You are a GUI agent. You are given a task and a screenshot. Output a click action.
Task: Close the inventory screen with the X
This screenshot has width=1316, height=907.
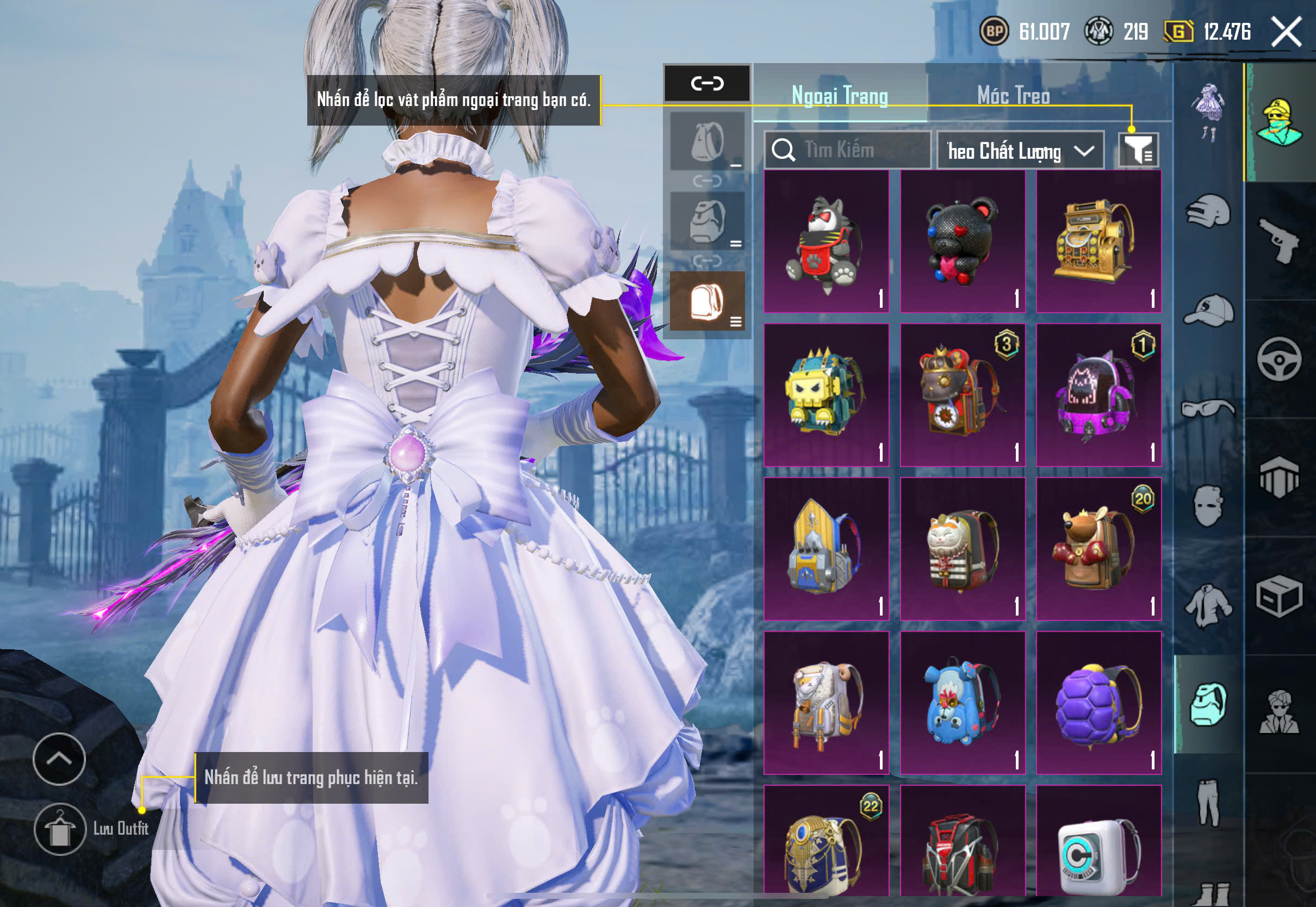[x=1286, y=32]
